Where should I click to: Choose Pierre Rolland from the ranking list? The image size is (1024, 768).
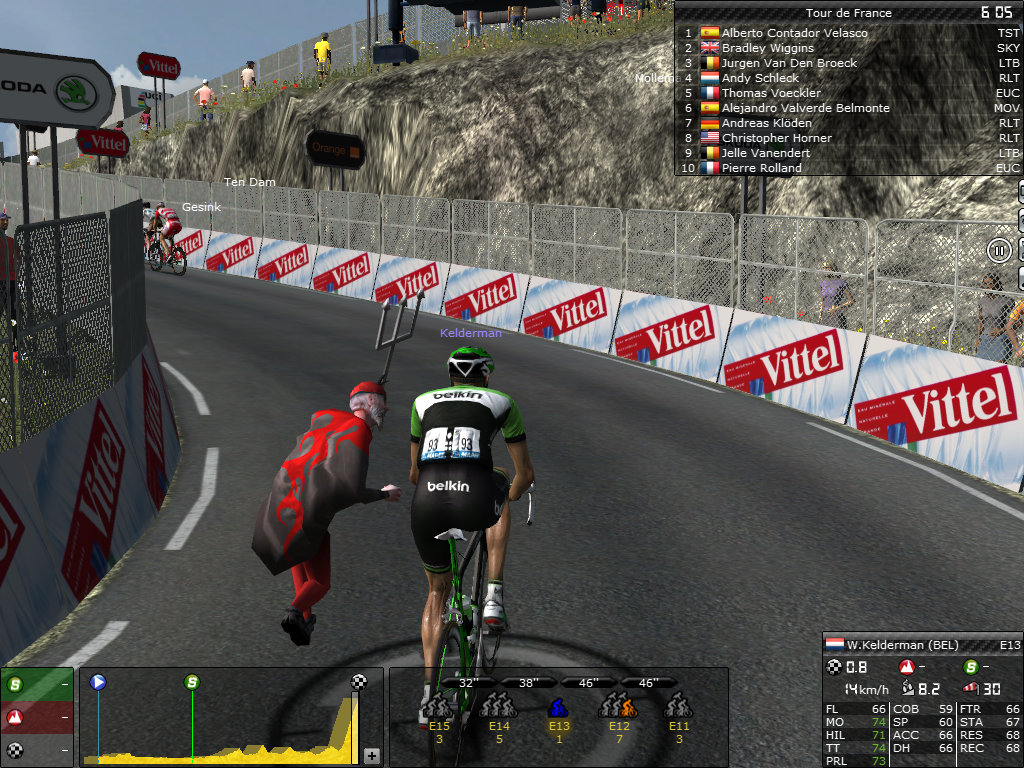761,168
